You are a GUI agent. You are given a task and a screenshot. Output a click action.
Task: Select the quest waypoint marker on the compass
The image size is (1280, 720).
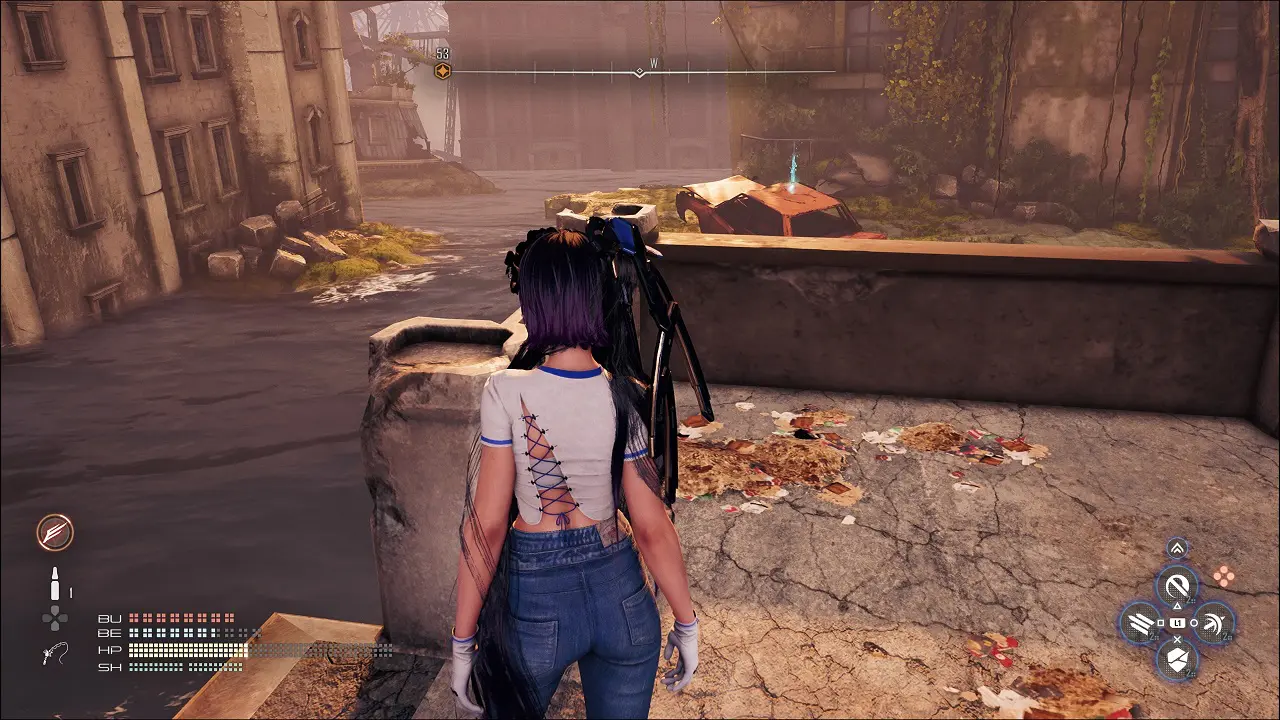click(442, 70)
